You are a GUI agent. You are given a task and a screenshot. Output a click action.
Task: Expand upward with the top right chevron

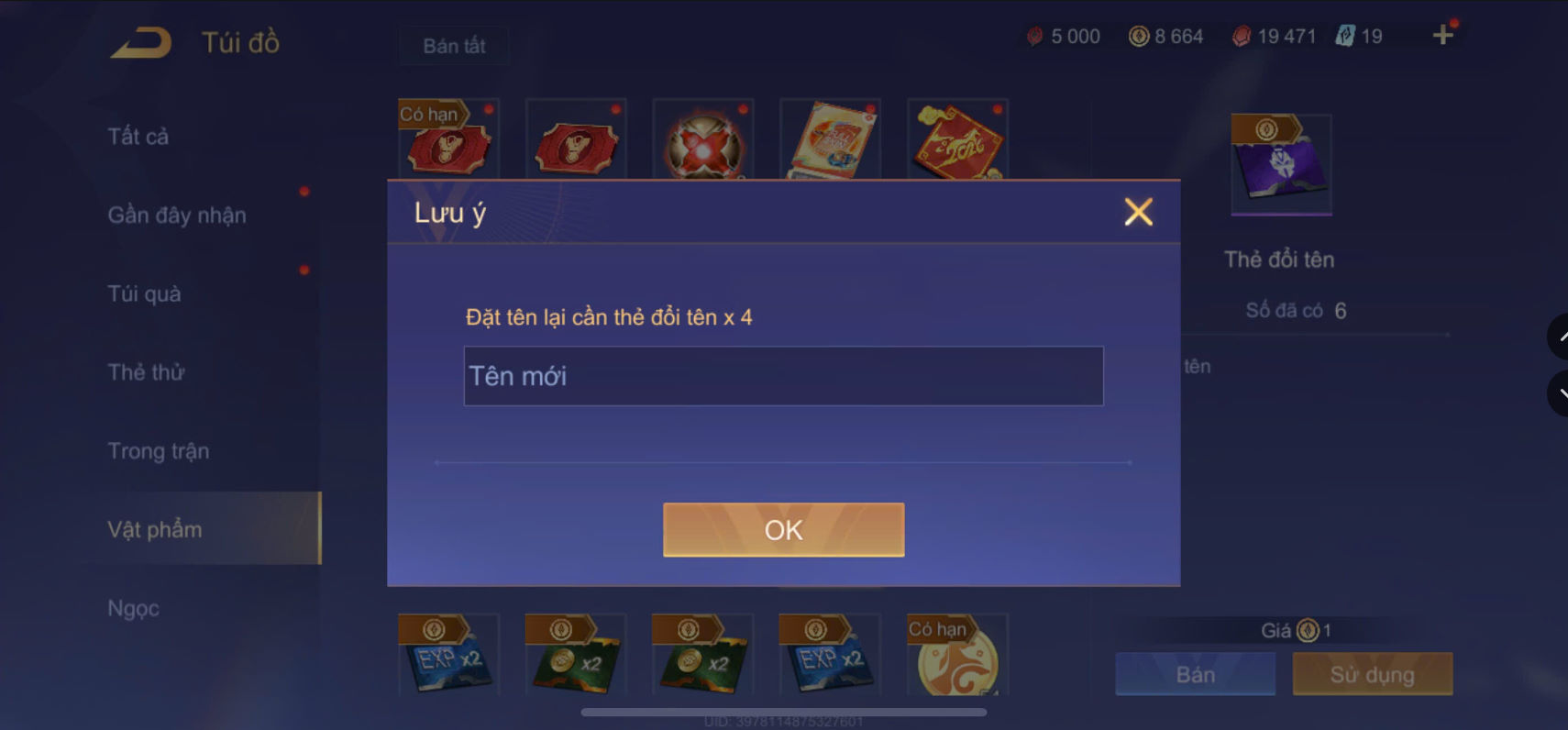(1559, 337)
